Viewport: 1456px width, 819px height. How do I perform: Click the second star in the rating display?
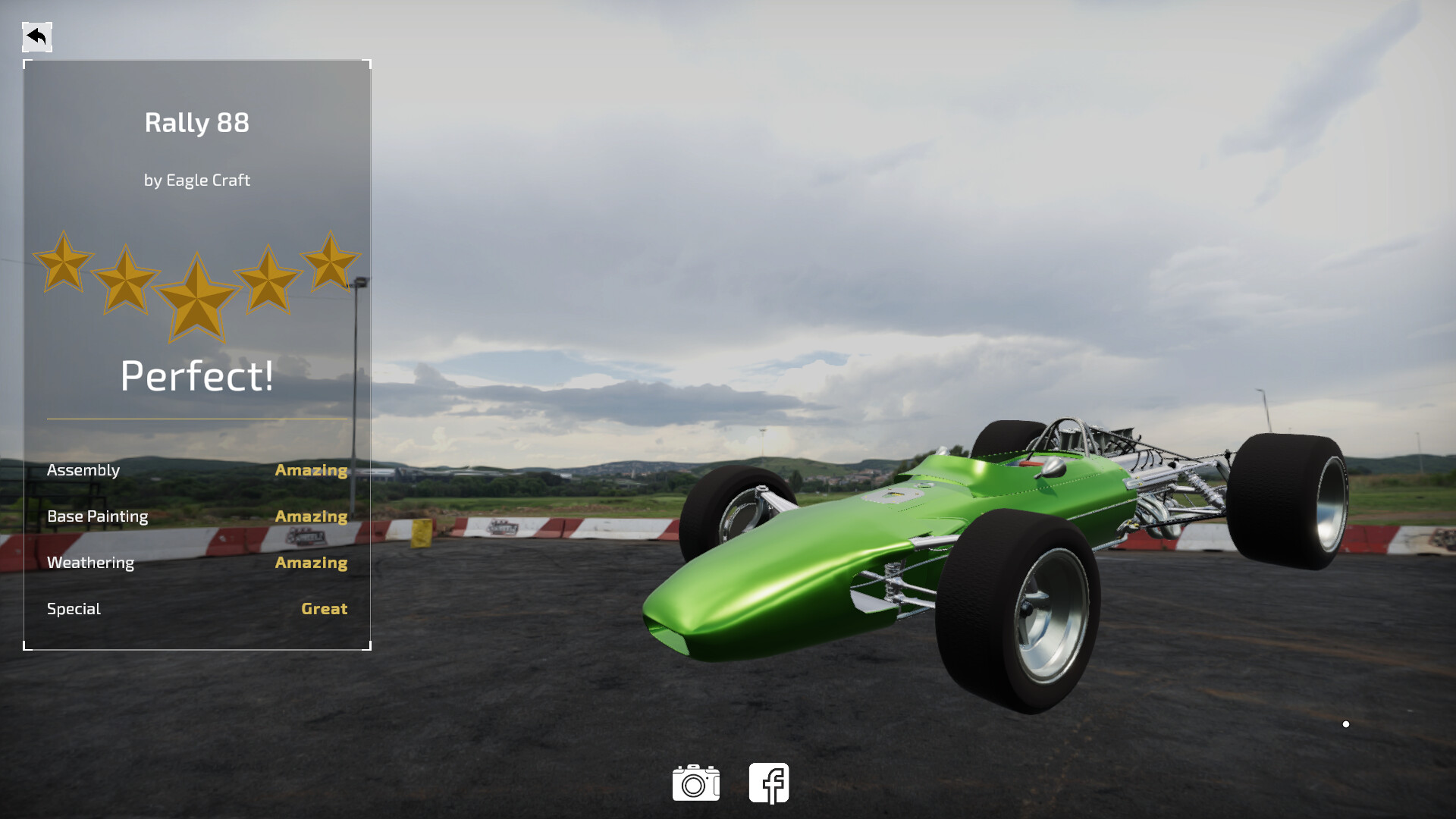(127, 281)
